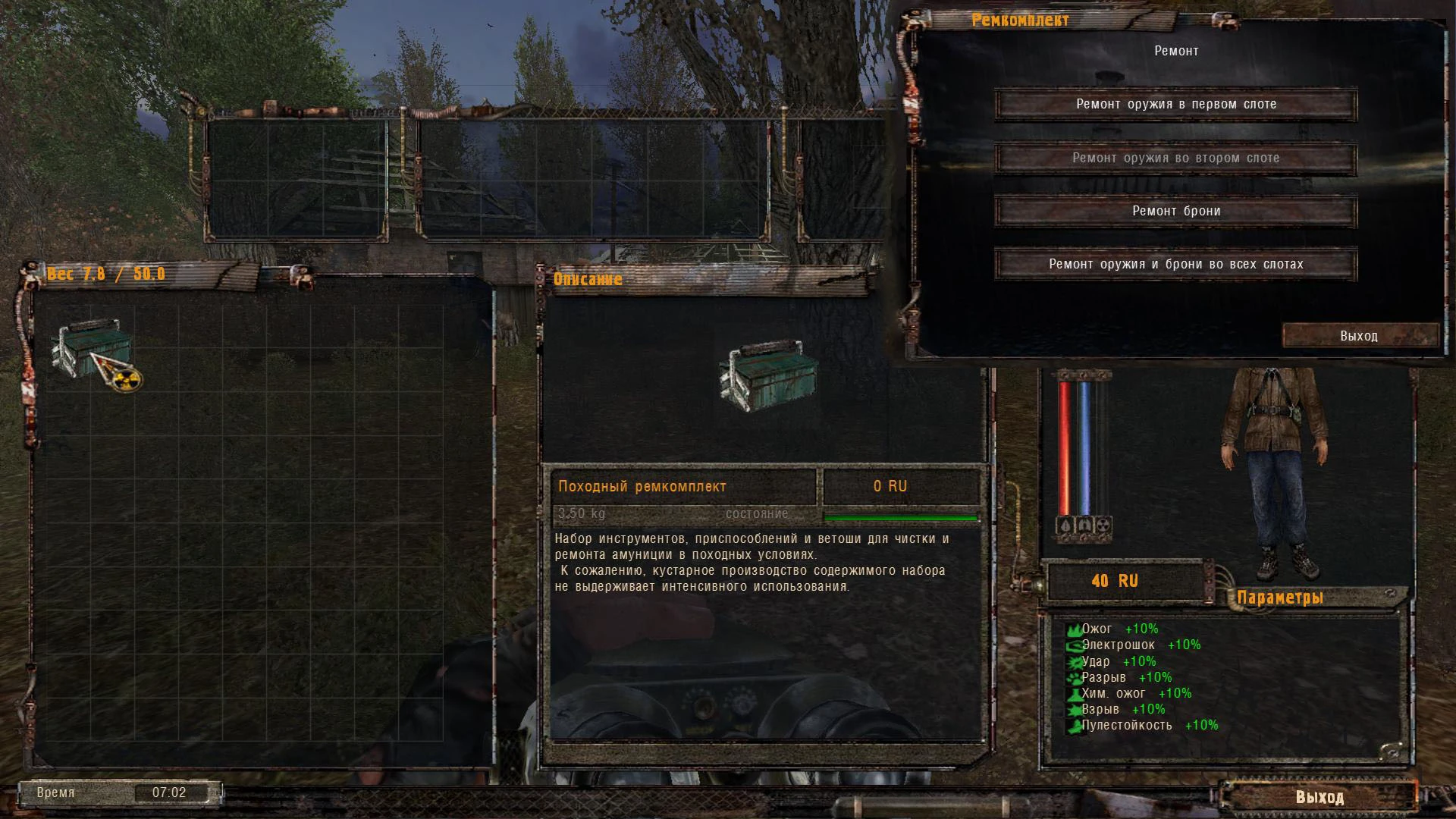The height and width of the screenshot is (819, 1456).
Task: Click the Пулестойкость bullet resistance icon
Action: (1074, 726)
